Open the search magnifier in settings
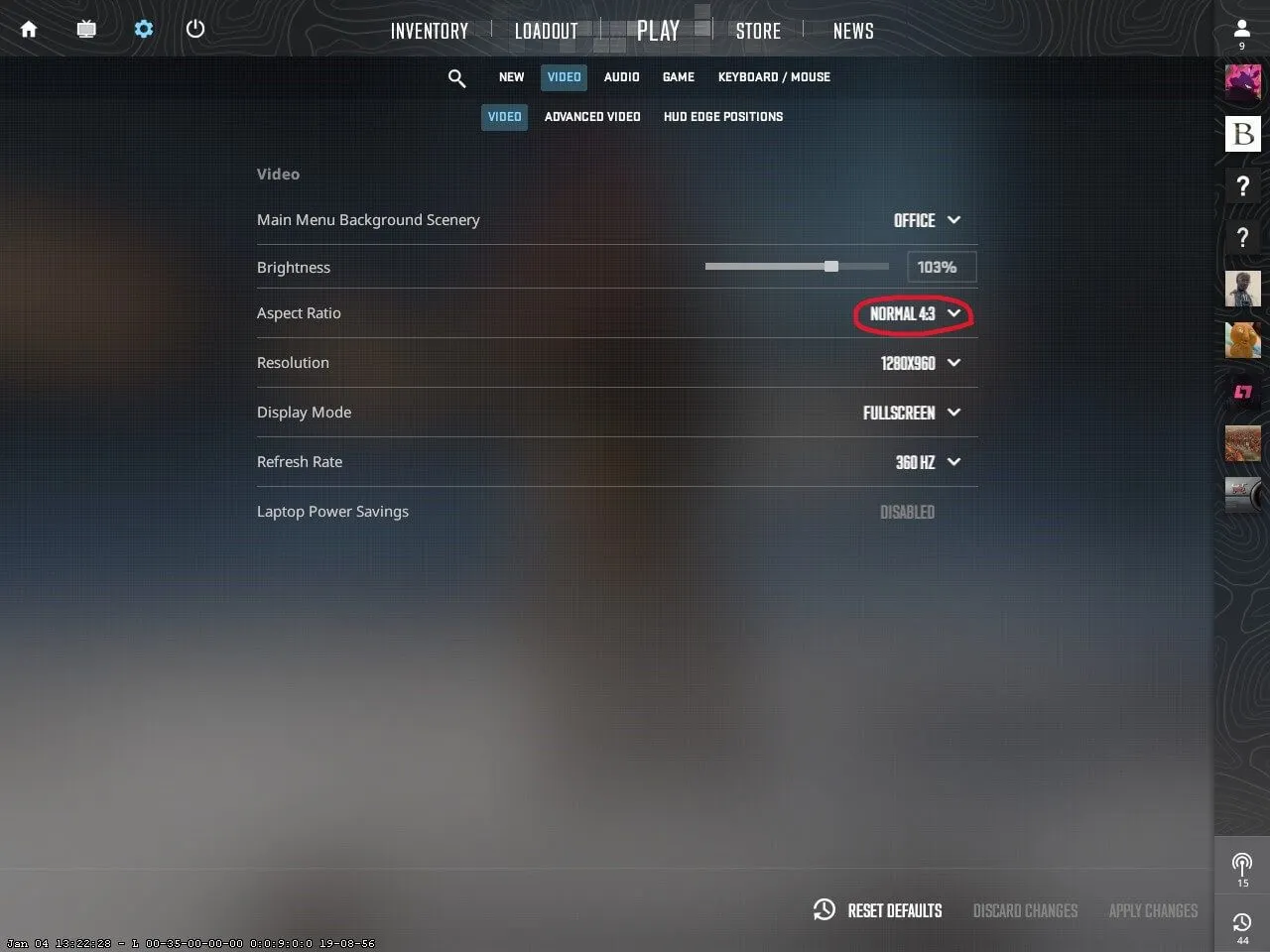The image size is (1270, 952). click(x=456, y=77)
